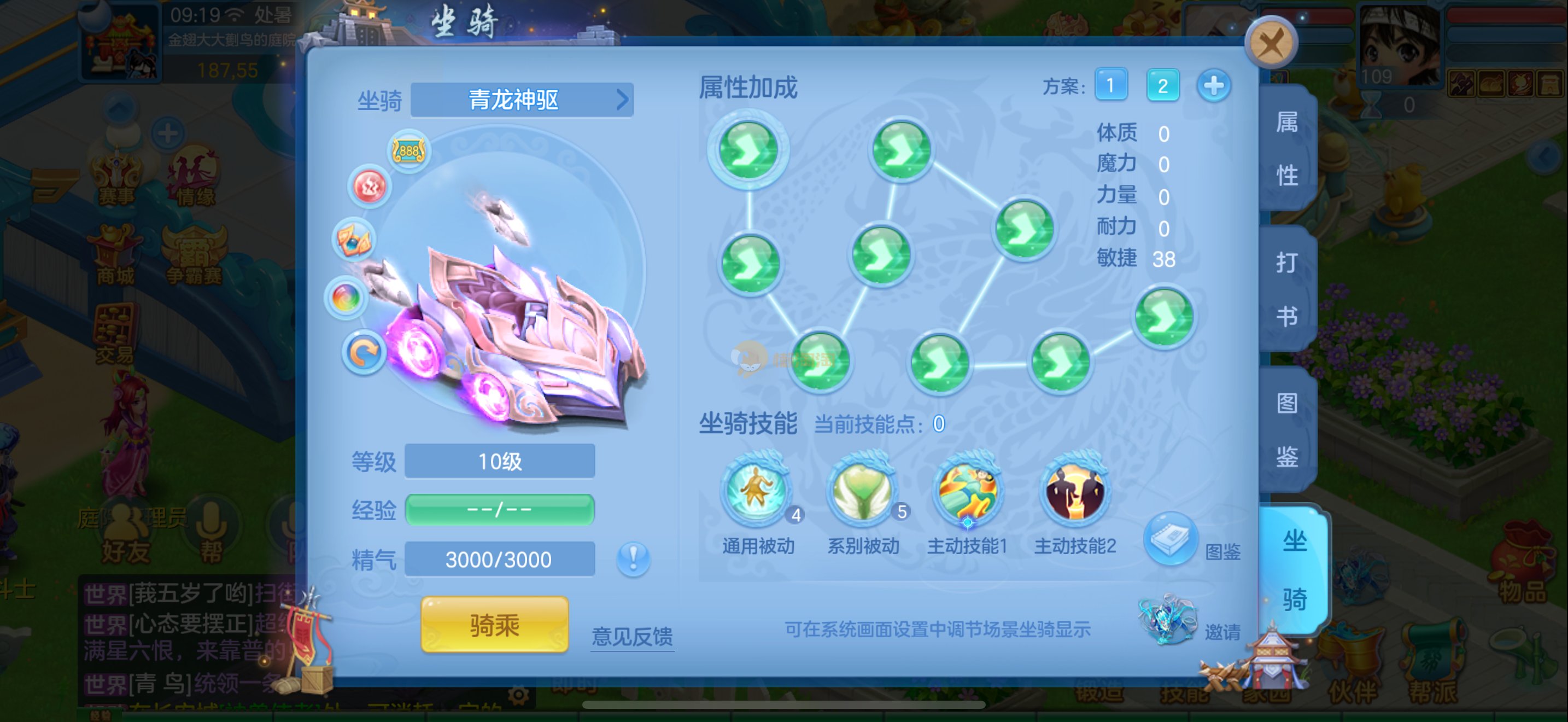The width and height of the screenshot is (1568, 722).
Task: Select the 系别被动 skill icon
Action: click(862, 491)
